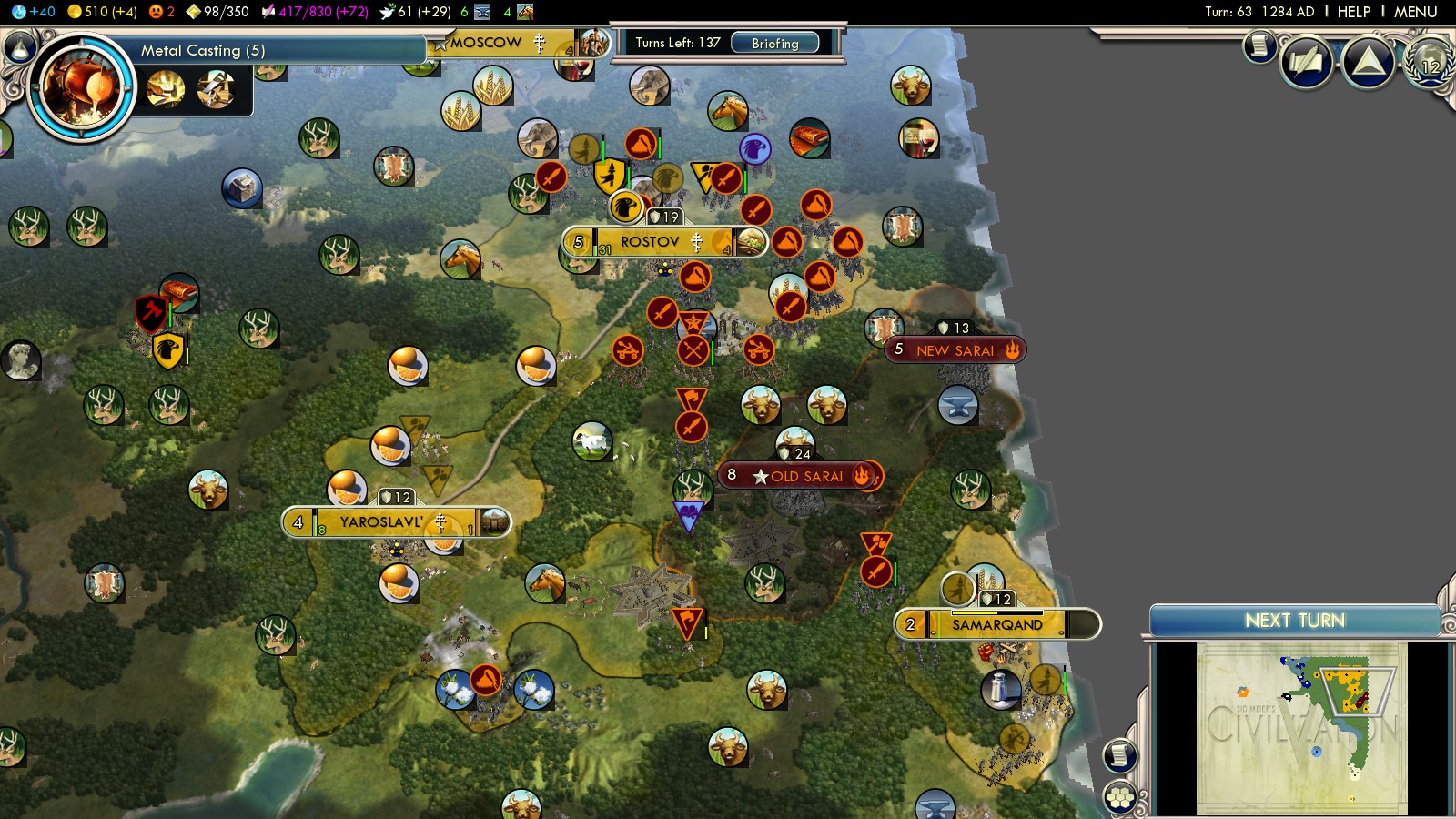Click the Metal Casting tech portrait icon
The image size is (1456, 819).
(81, 88)
